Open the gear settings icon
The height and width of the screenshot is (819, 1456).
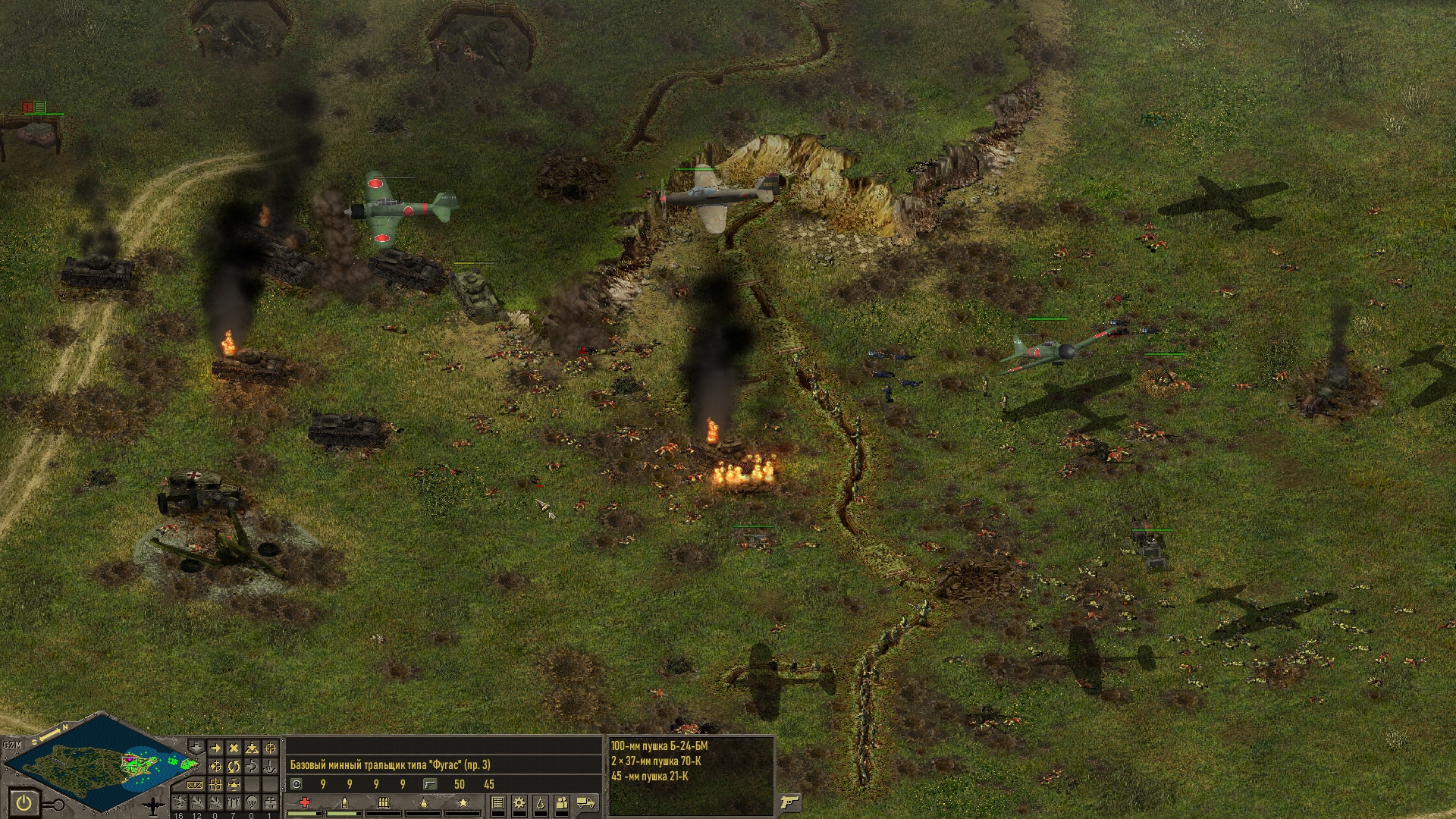(x=519, y=802)
